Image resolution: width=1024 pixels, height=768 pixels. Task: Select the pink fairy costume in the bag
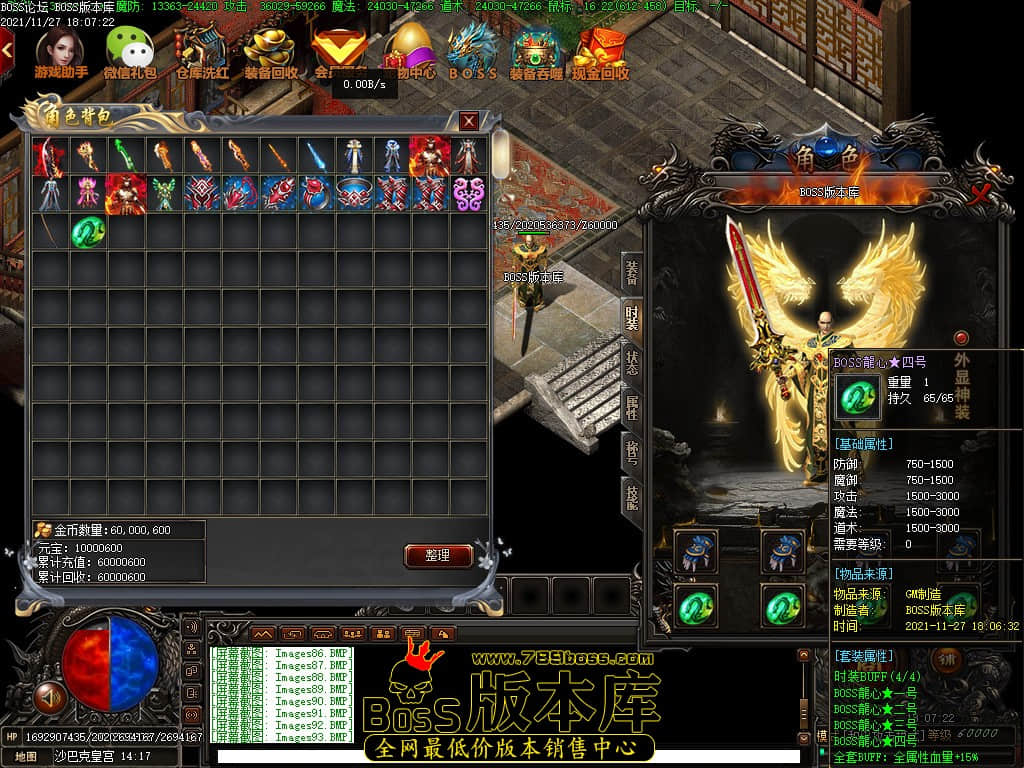[x=88, y=193]
